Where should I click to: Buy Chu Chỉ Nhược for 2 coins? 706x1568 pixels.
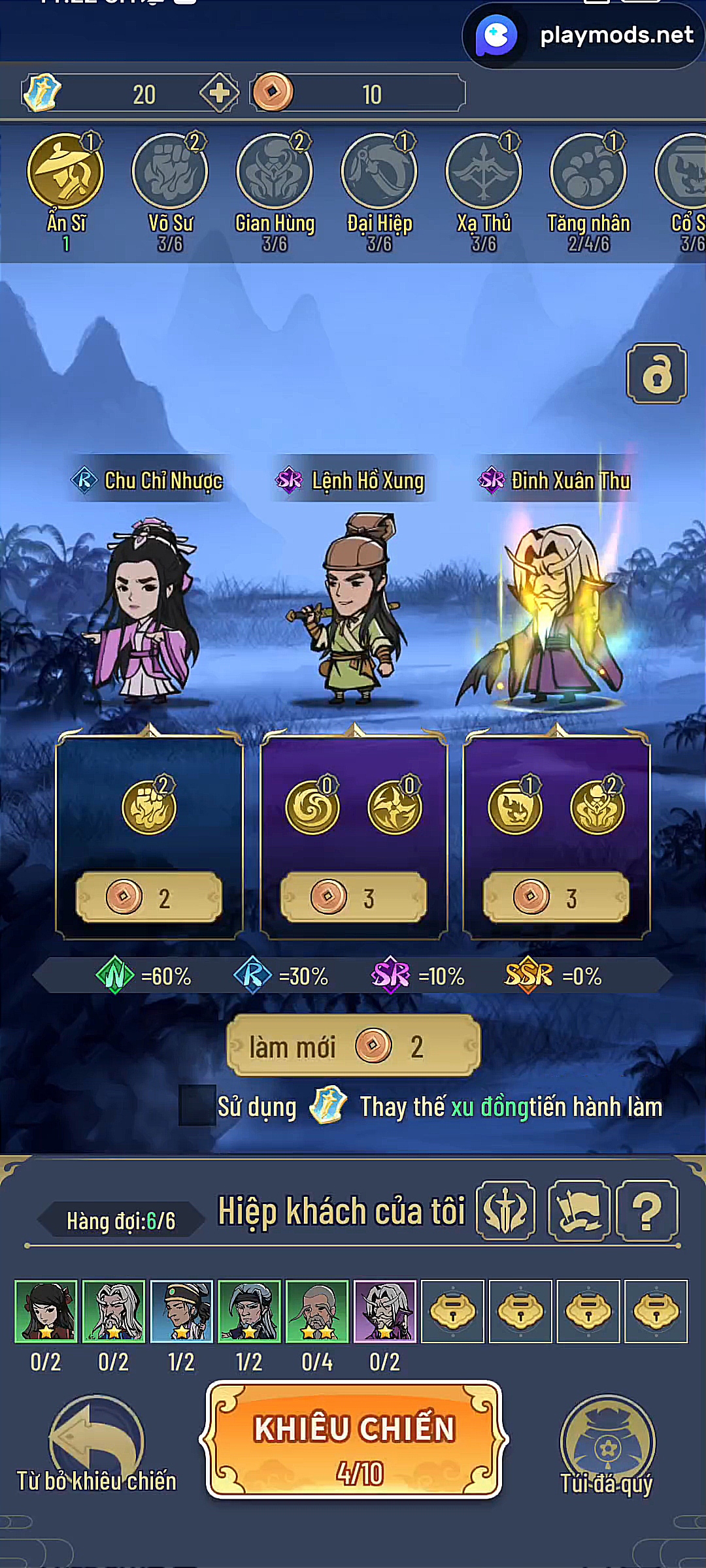pyautogui.click(x=149, y=898)
